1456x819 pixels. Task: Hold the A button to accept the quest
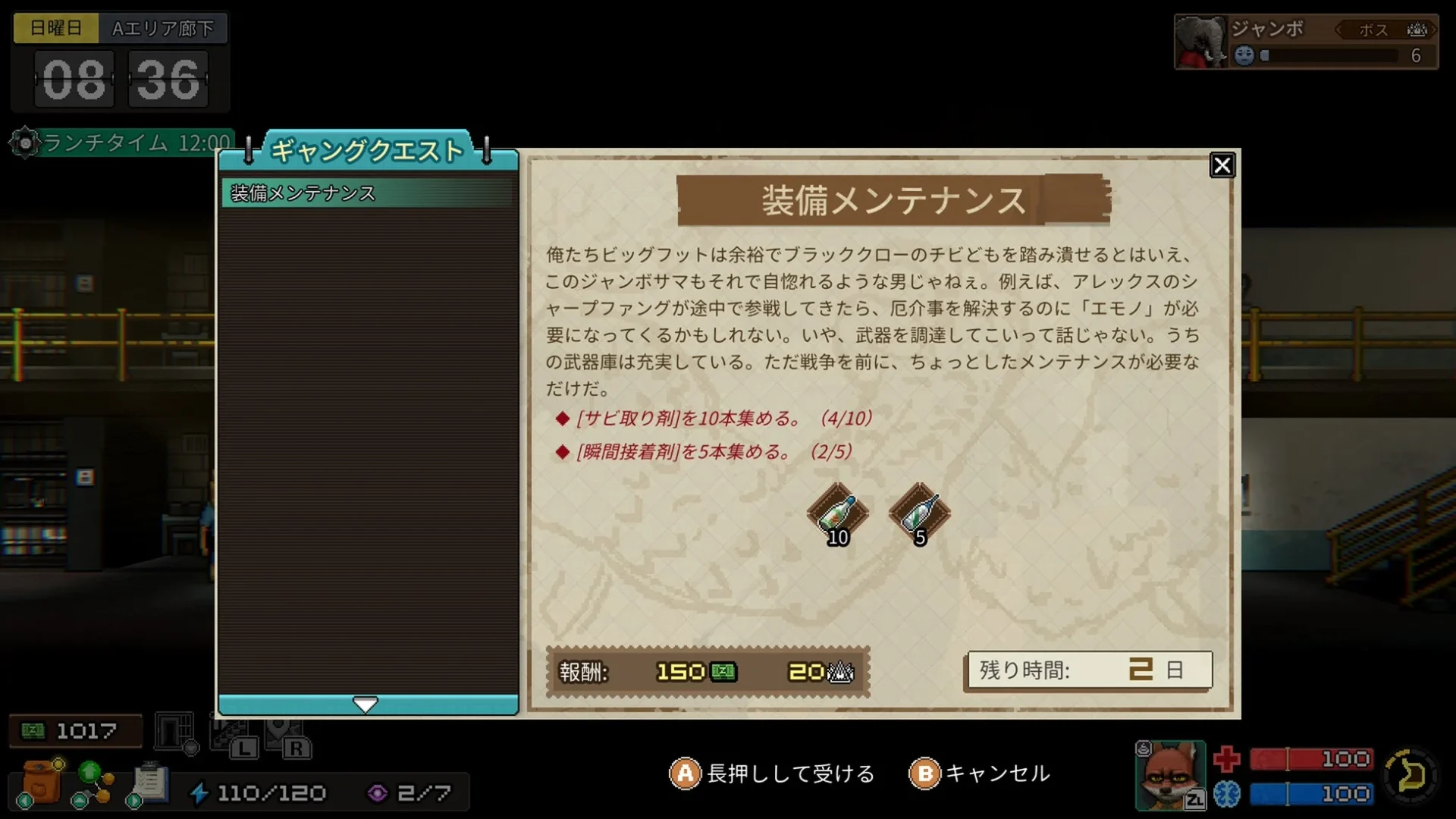point(685,775)
